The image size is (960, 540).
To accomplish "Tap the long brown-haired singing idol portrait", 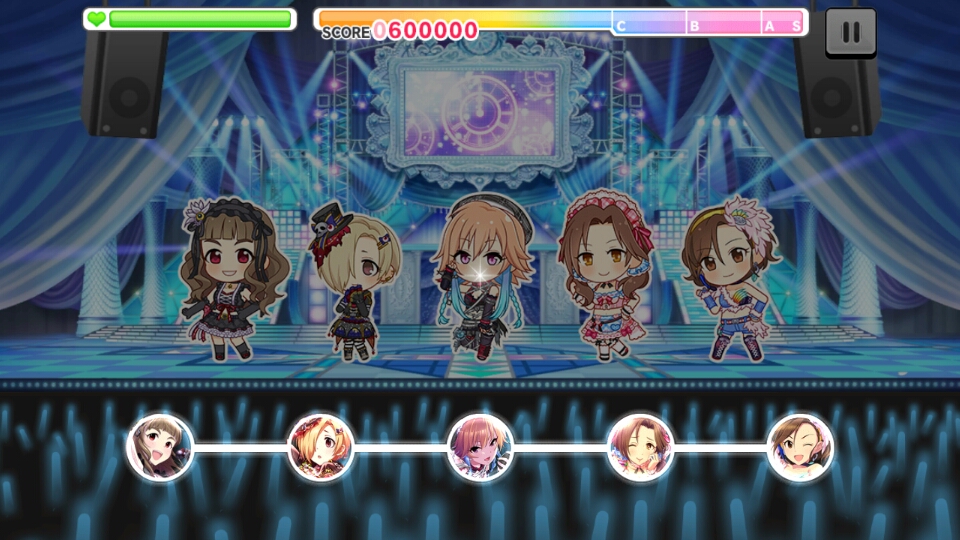I will [160, 447].
